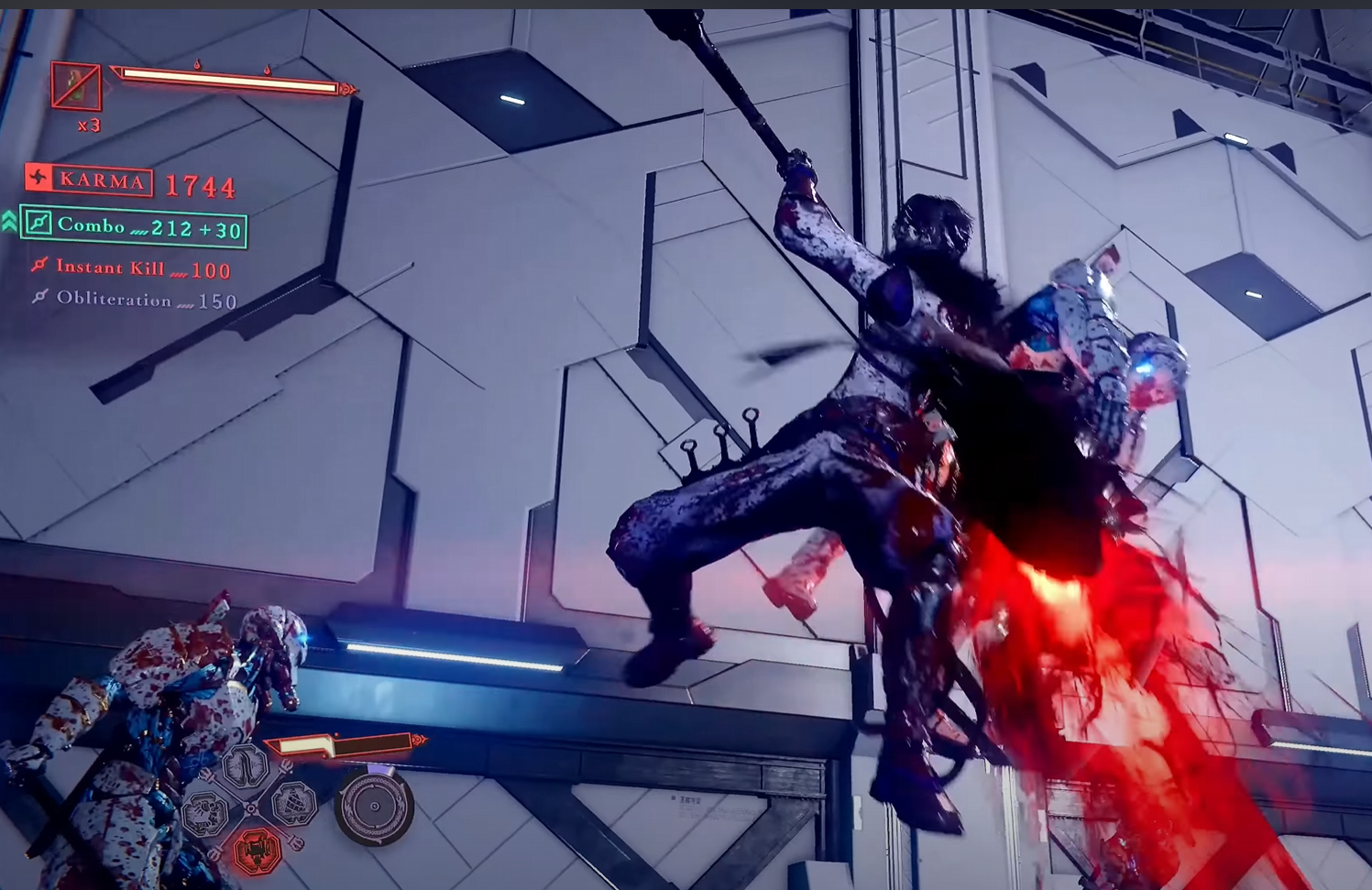Viewport: 1372px width, 890px height.
Task: Choose the twin blades weapon icon
Action: [246, 766]
